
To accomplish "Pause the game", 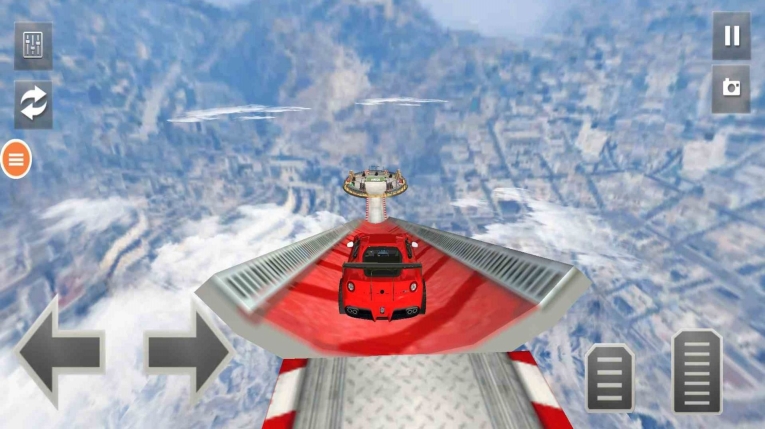I will [x=731, y=37].
